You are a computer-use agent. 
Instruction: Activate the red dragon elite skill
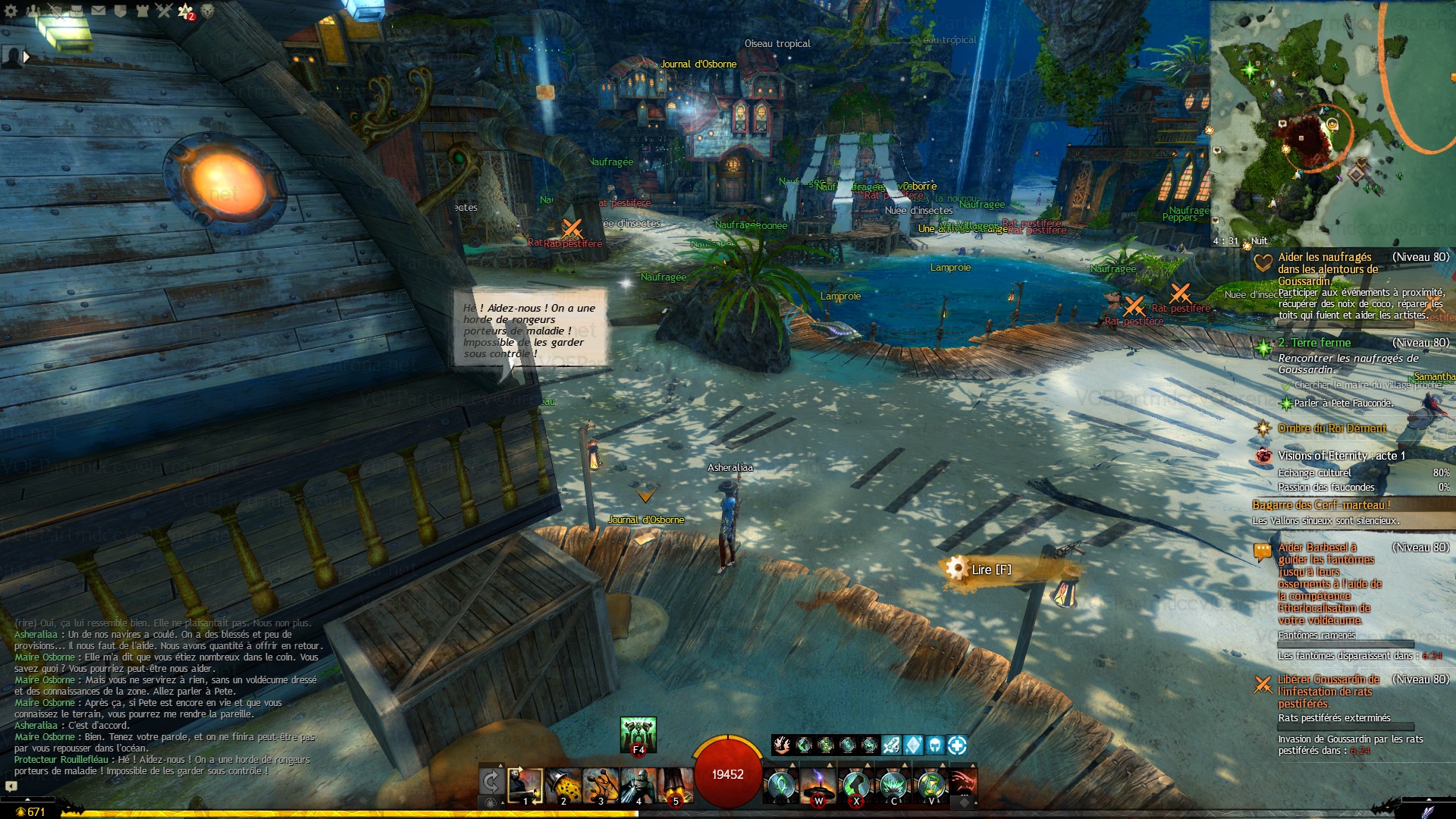click(x=962, y=783)
